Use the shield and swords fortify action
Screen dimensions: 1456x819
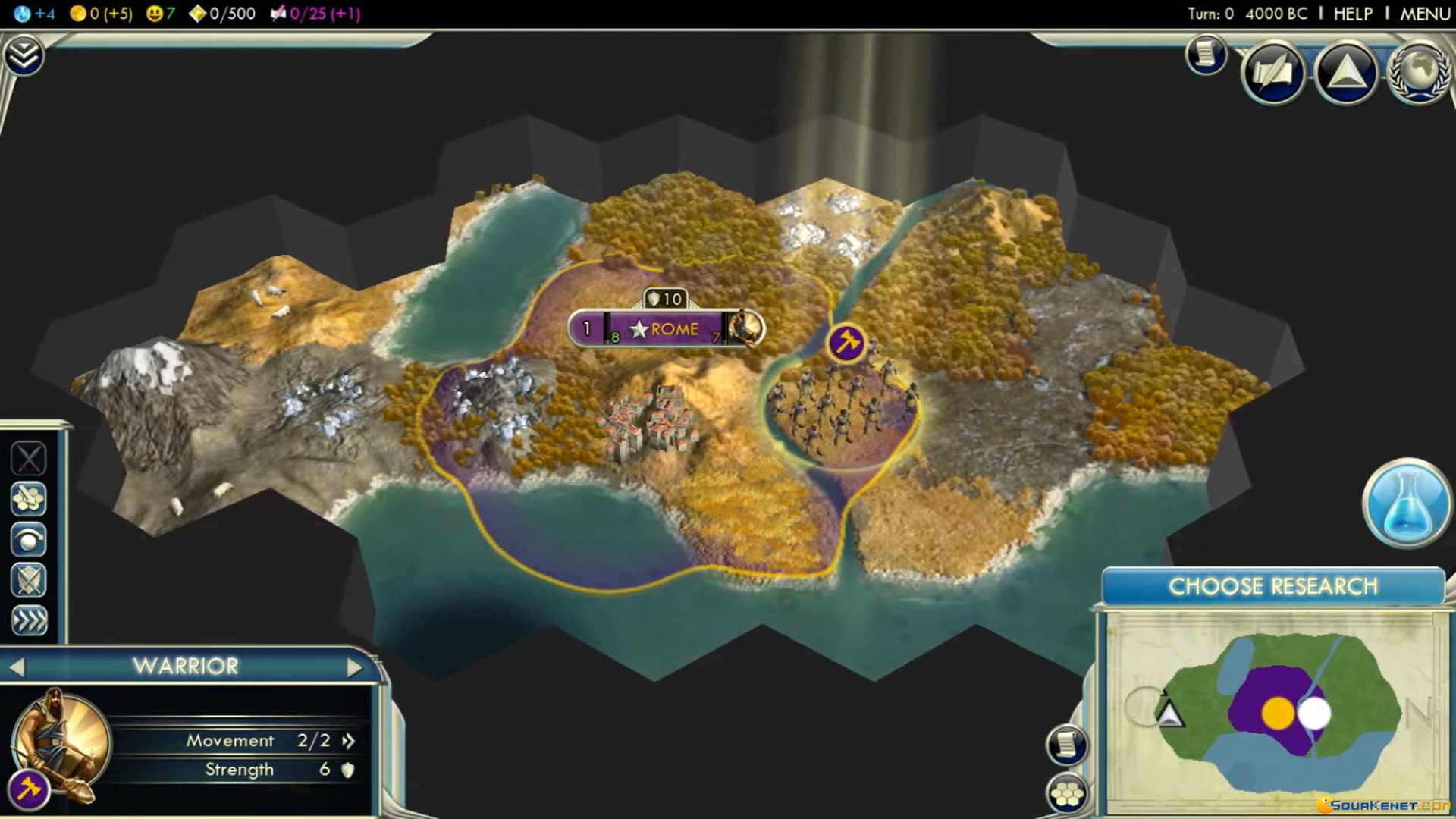coord(29,580)
